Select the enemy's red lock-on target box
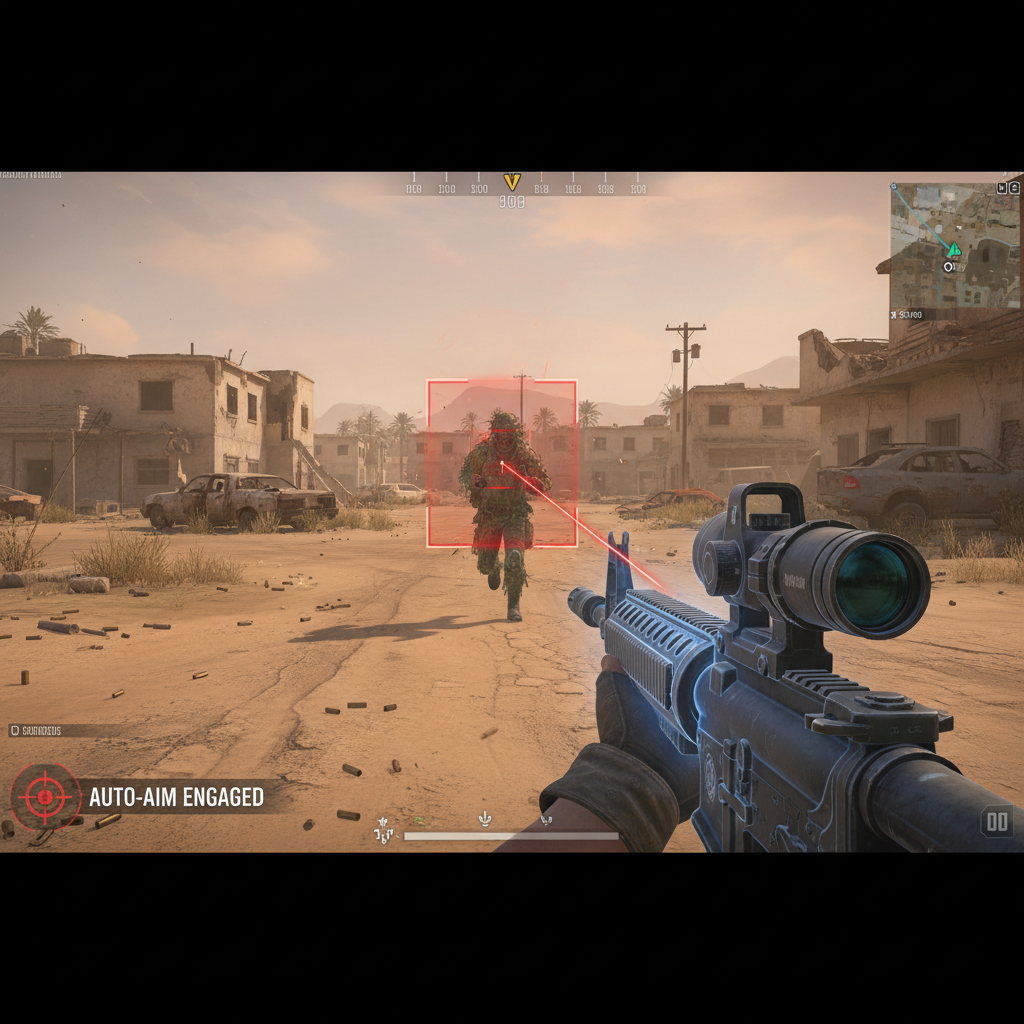 (x=502, y=463)
